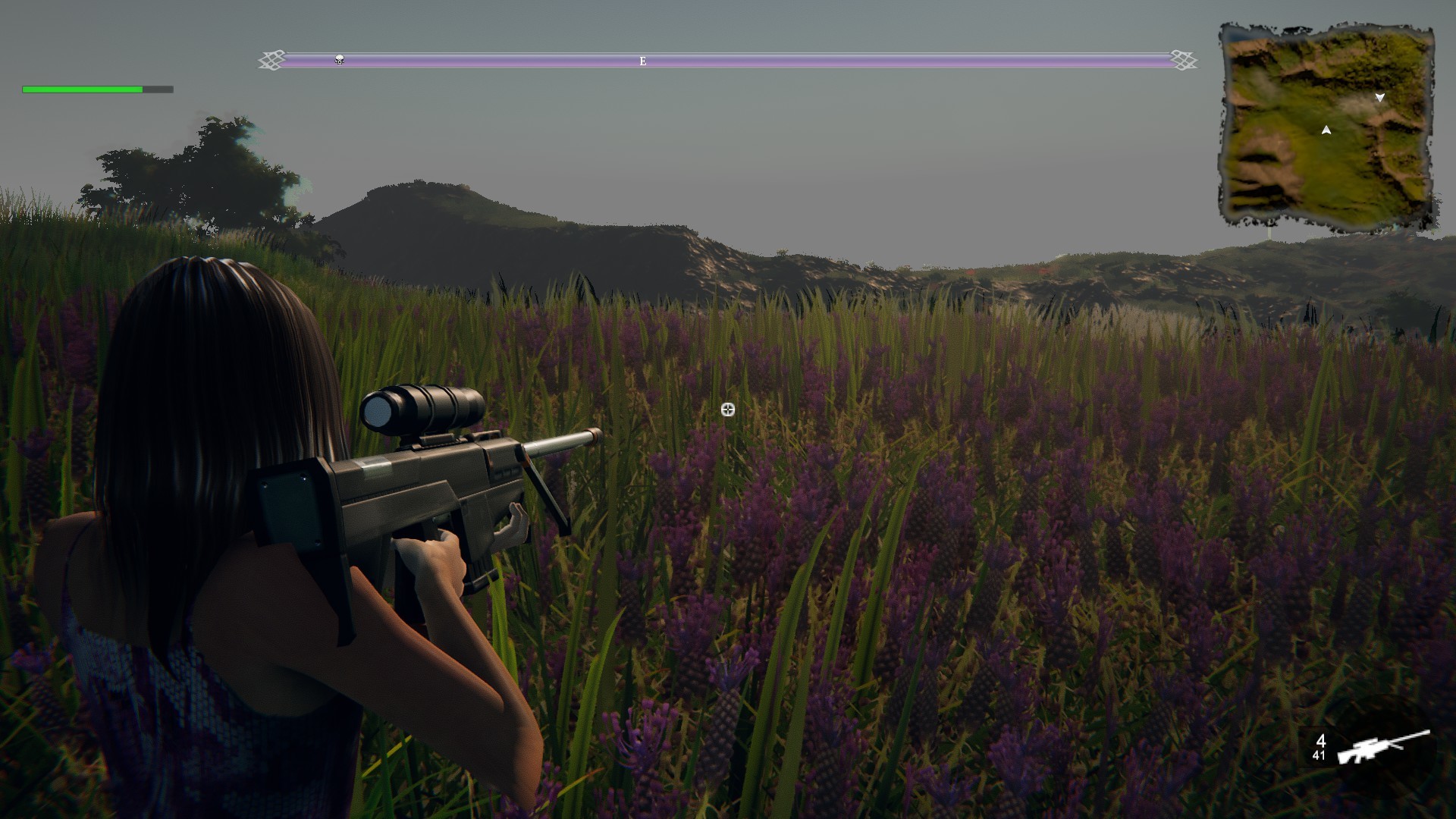Click the green health bar

(83, 89)
